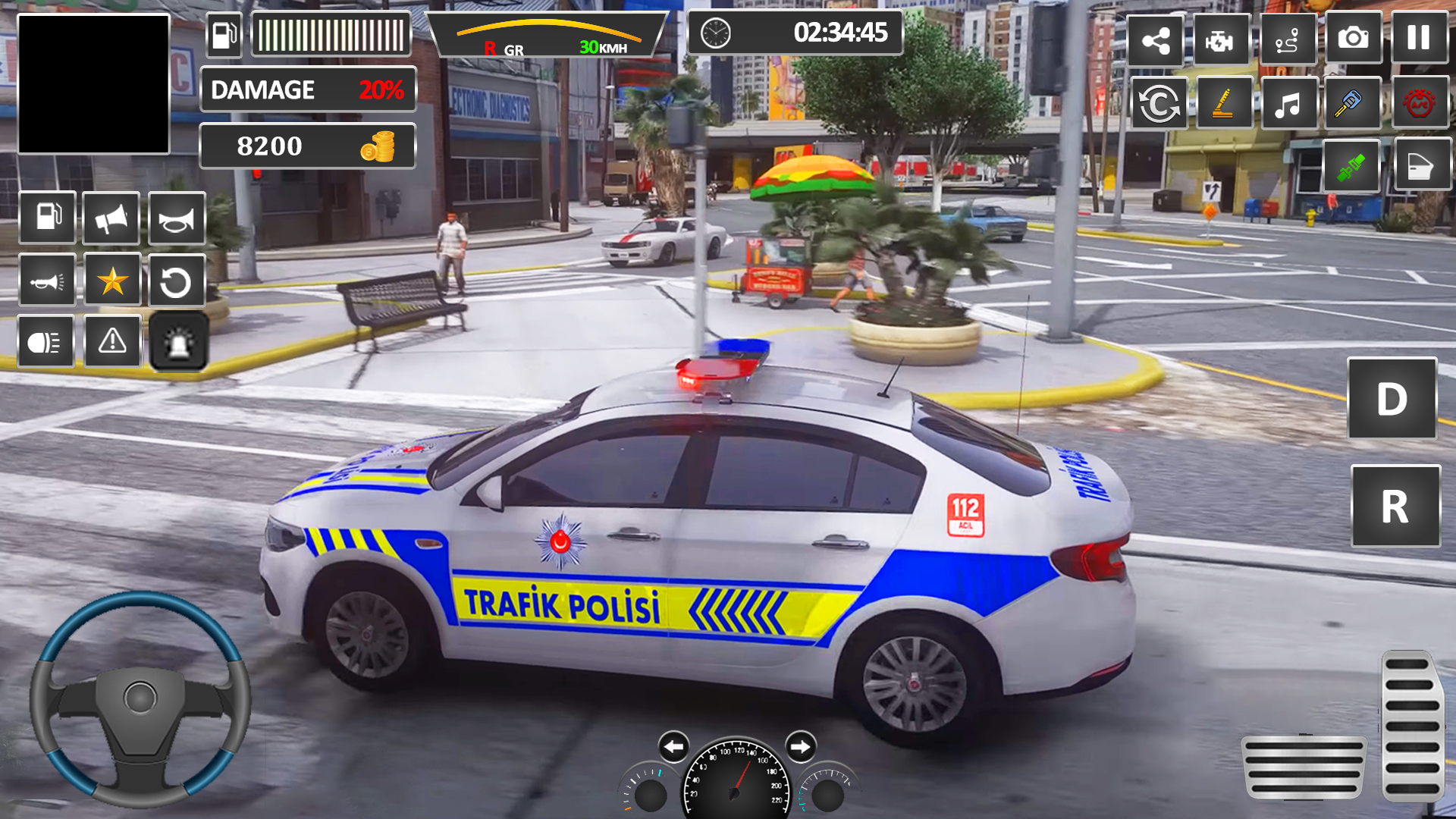Tap the share icon
1456x819 pixels.
1155,40
